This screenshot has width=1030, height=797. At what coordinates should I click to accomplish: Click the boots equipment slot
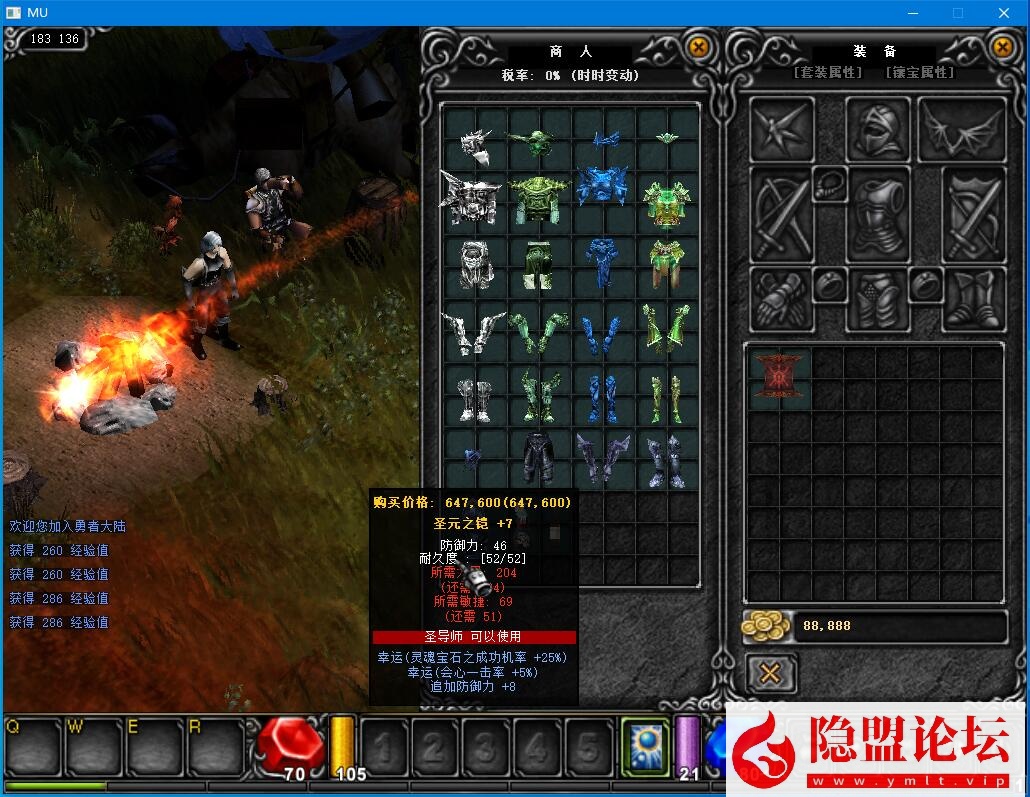pyautogui.click(x=973, y=299)
